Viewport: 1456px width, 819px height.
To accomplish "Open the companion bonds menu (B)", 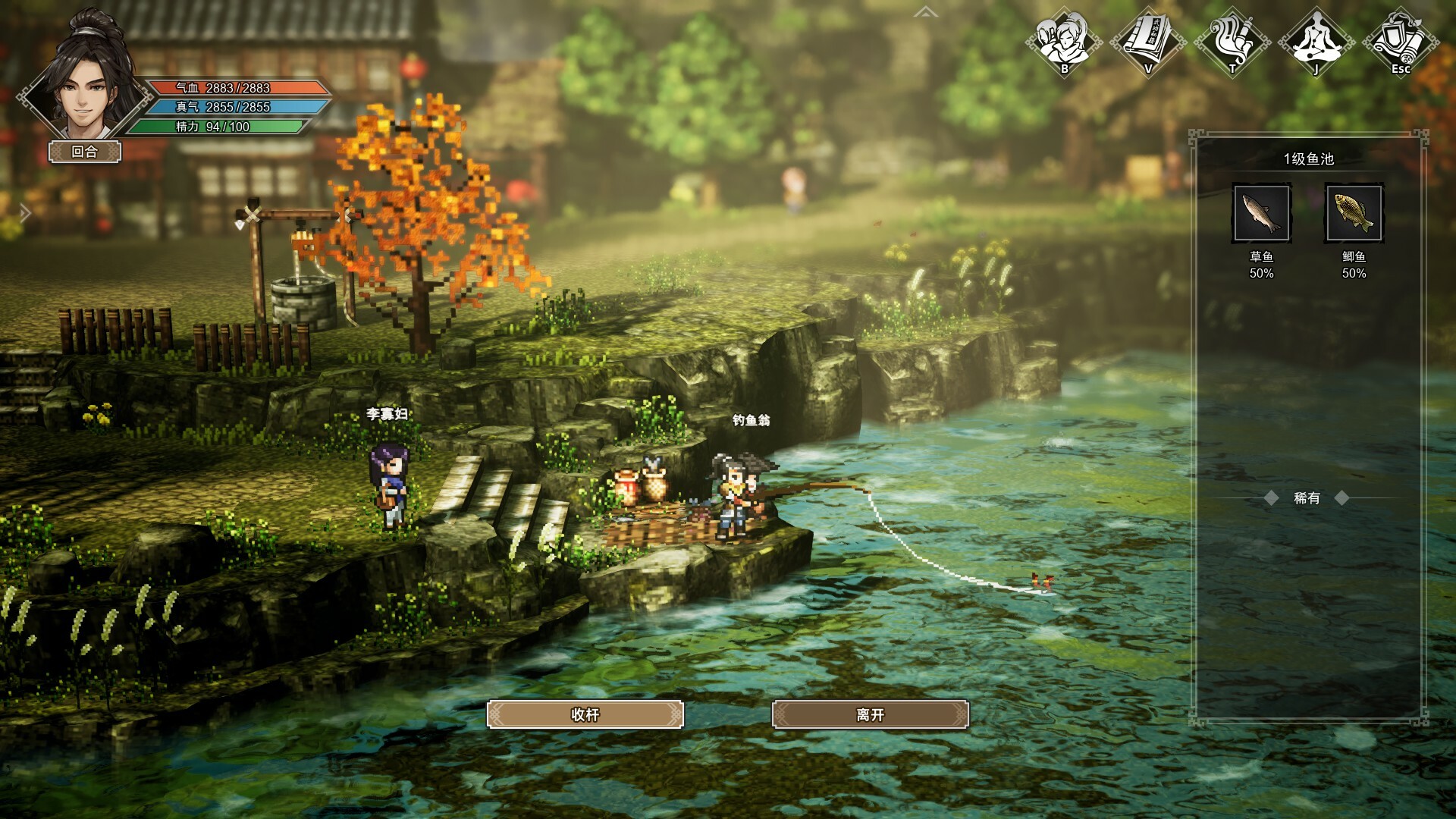I will 1063,42.
